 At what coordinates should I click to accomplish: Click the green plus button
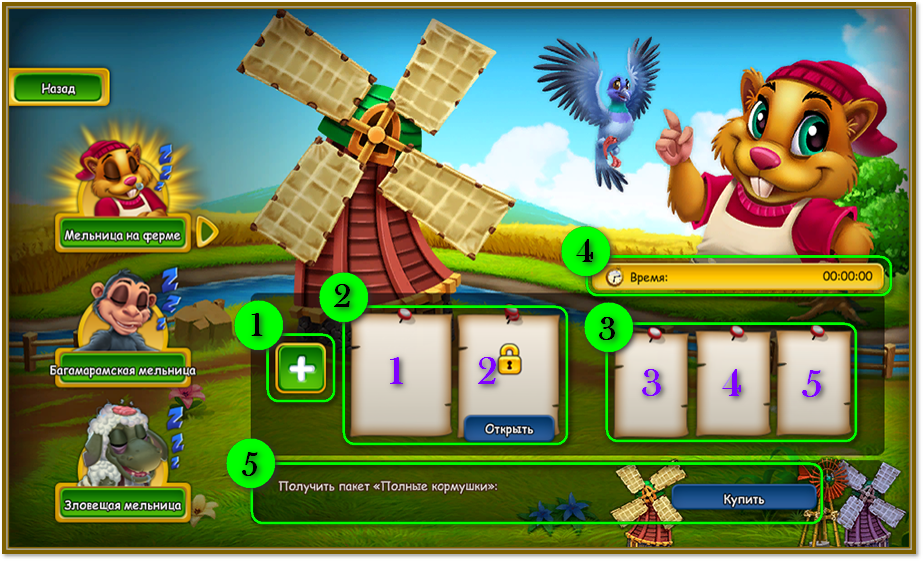pyautogui.click(x=301, y=369)
